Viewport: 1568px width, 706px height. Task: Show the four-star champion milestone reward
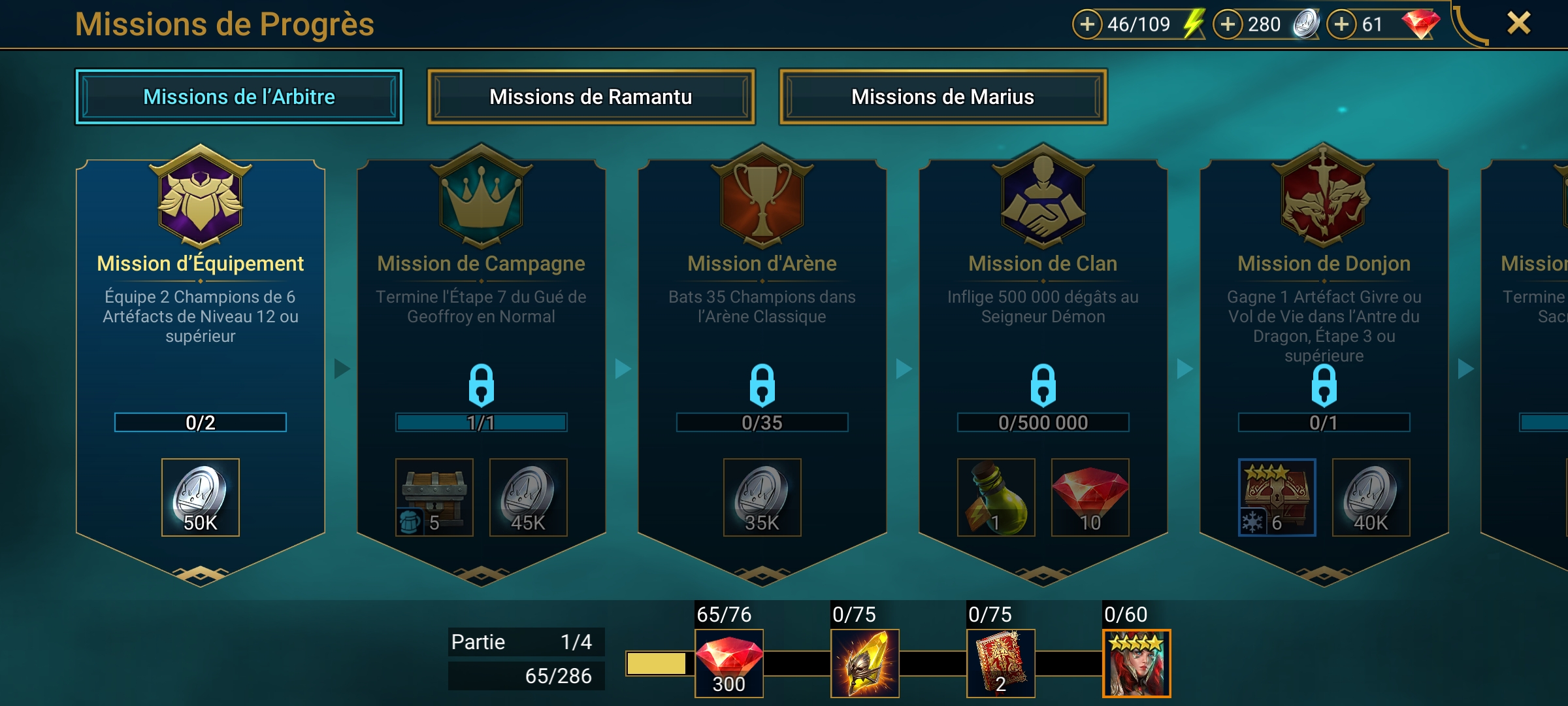point(1136,663)
